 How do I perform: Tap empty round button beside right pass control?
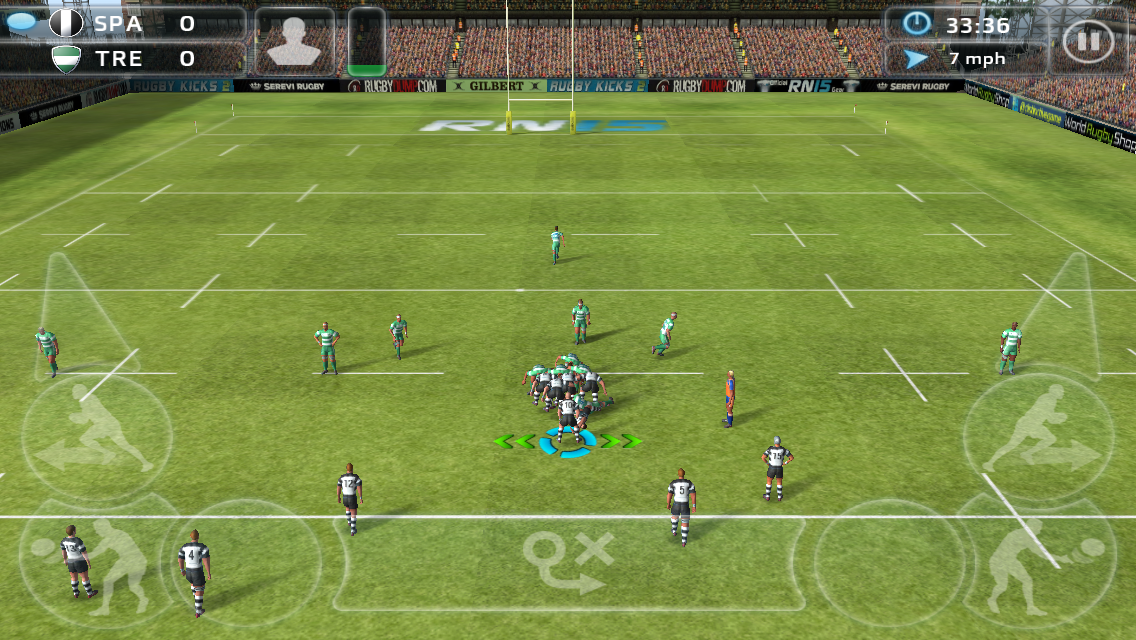(x=890, y=562)
